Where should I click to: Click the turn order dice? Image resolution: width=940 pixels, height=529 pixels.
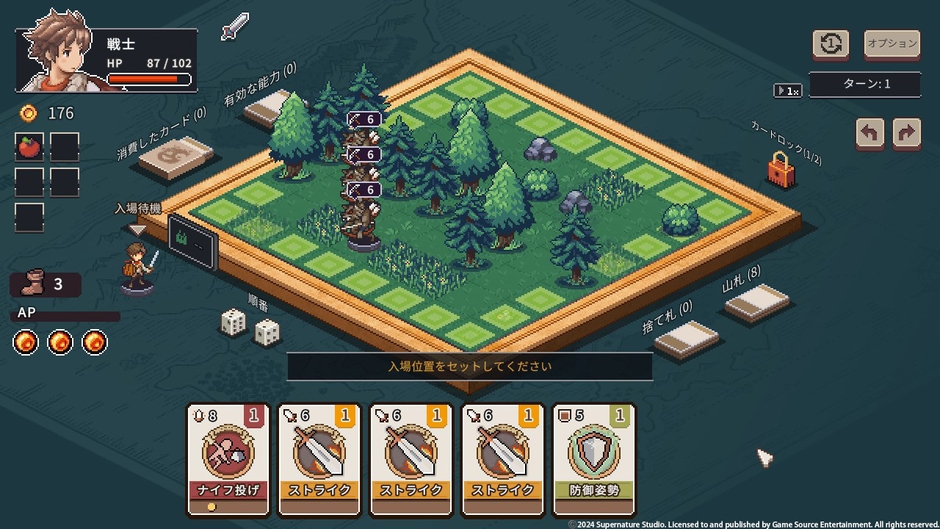tap(249, 326)
